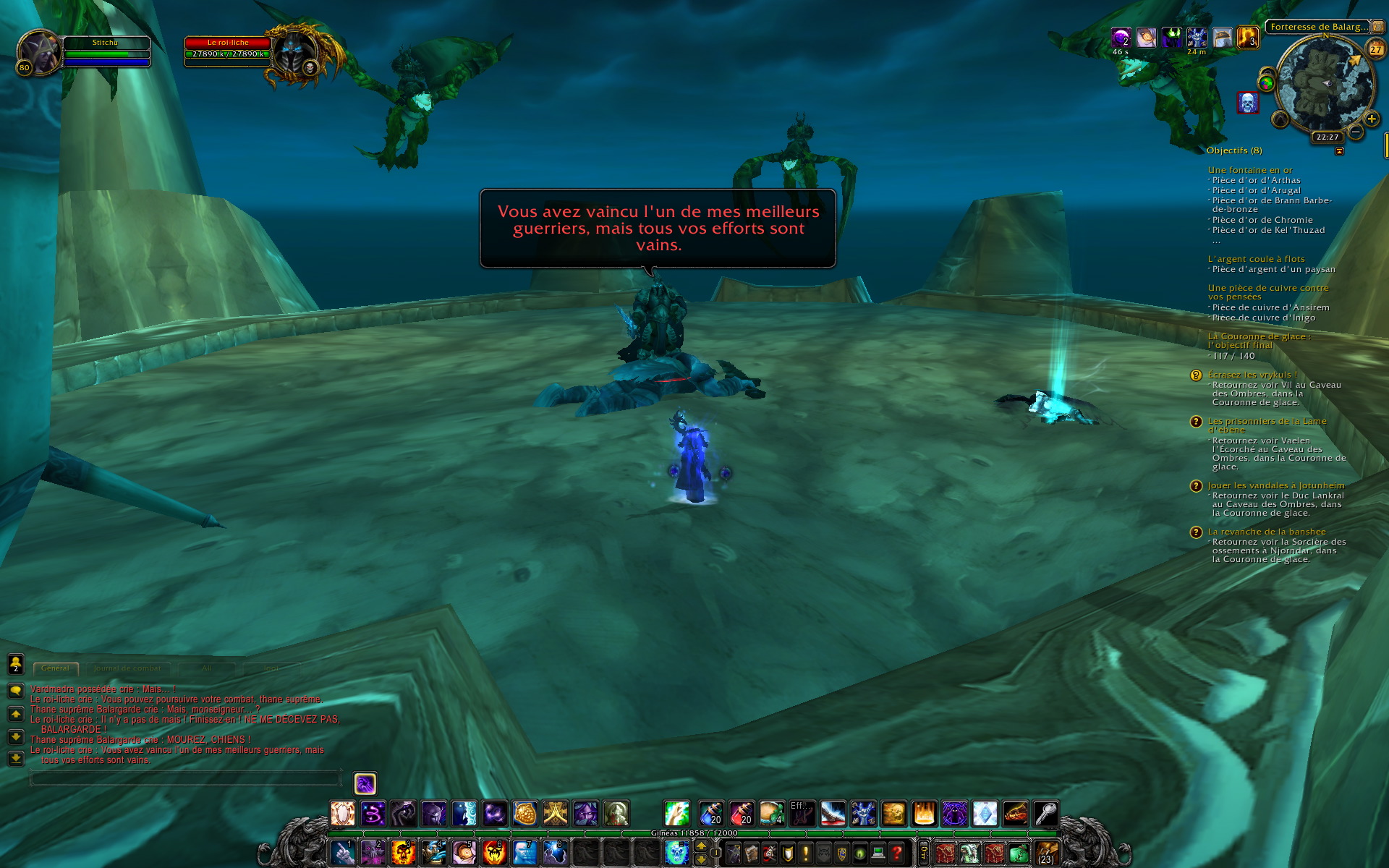Open the backpack with 23 free slots
The height and width of the screenshot is (868, 1389).
point(1047,853)
